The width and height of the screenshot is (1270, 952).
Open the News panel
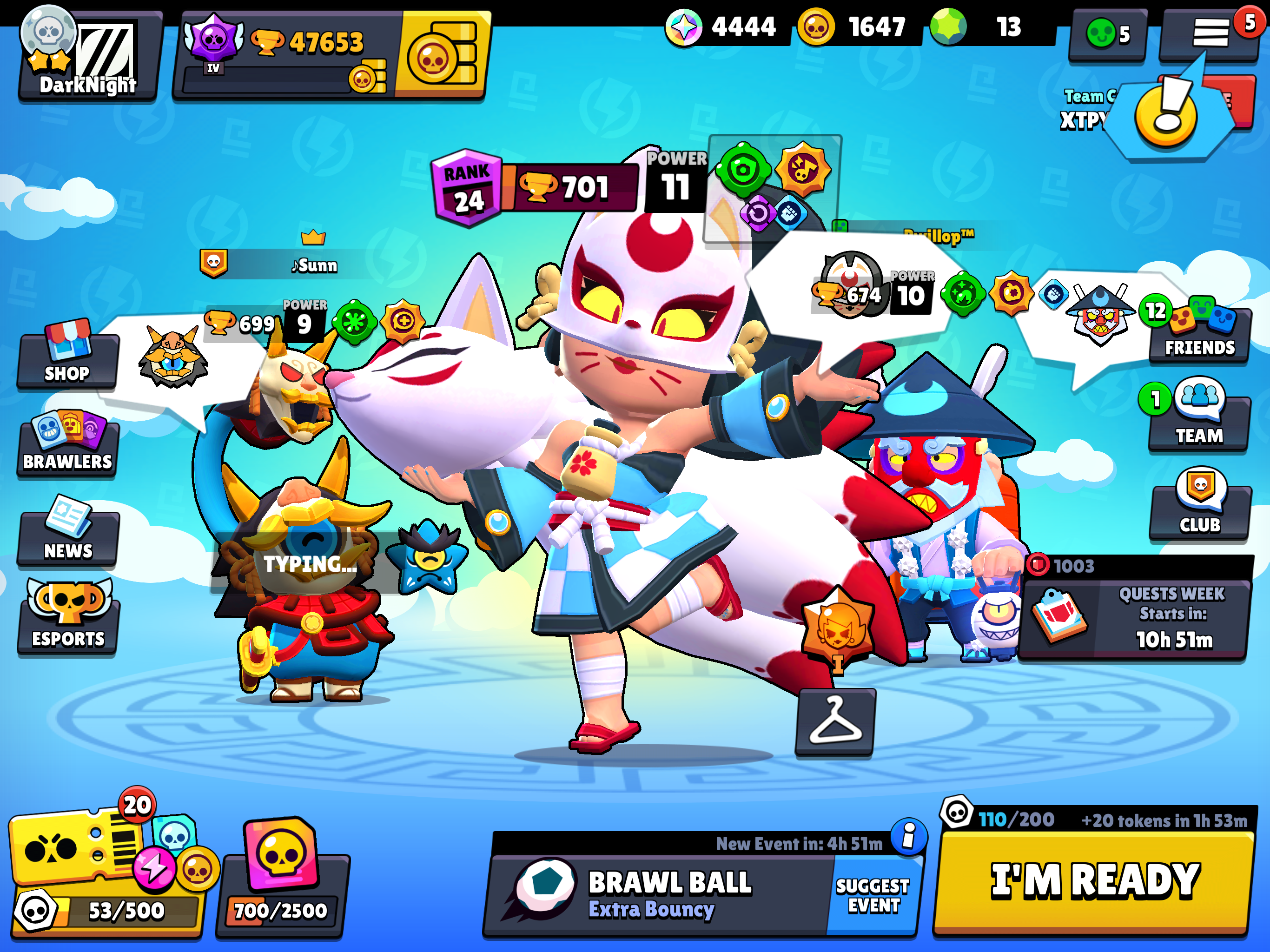[x=68, y=535]
